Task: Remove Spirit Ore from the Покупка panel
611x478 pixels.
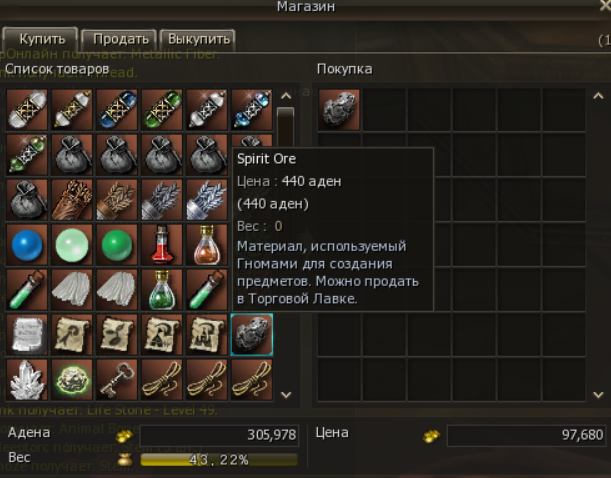Action: click(x=339, y=109)
